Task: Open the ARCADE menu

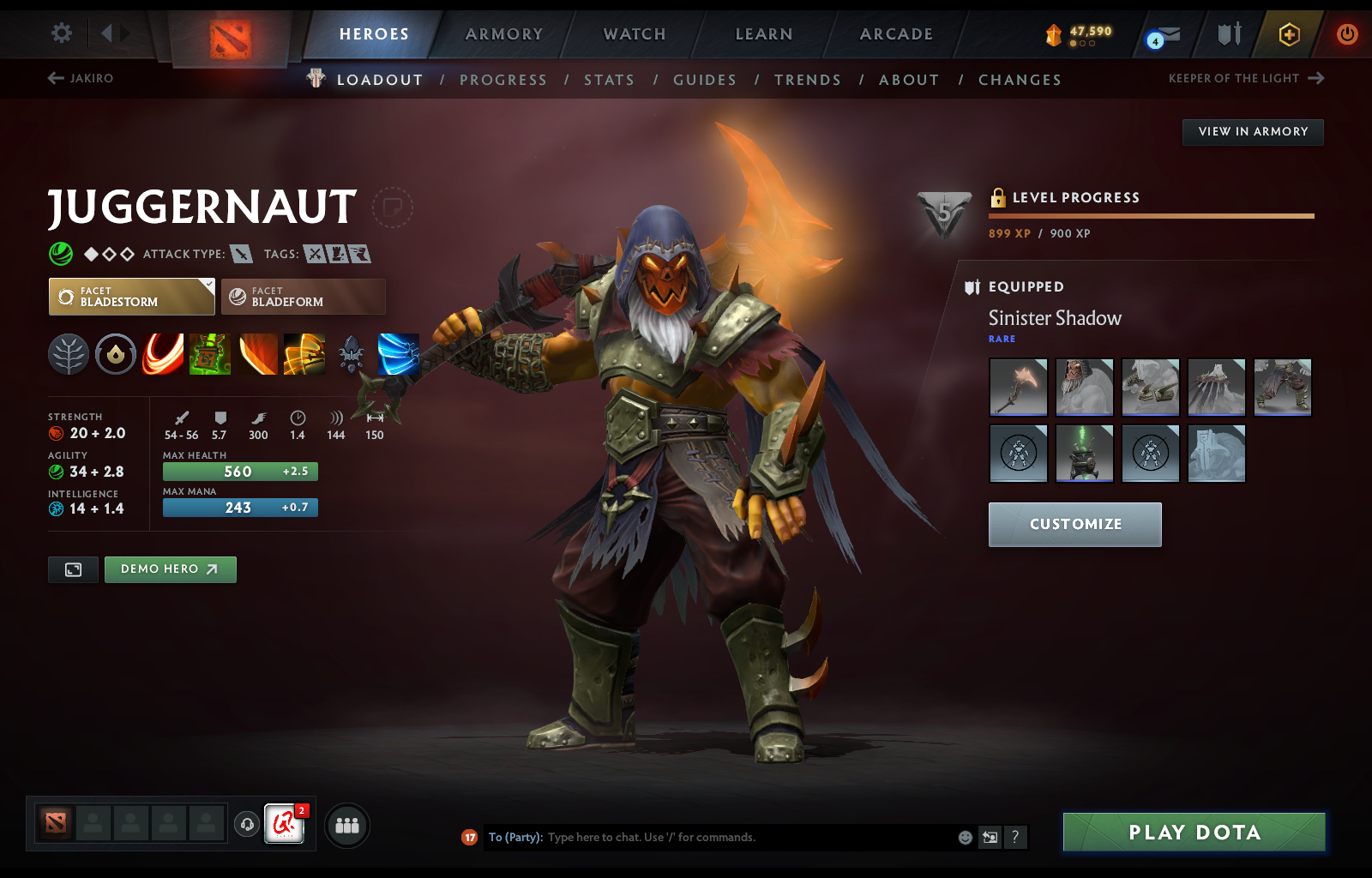Action: click(895, 34)
